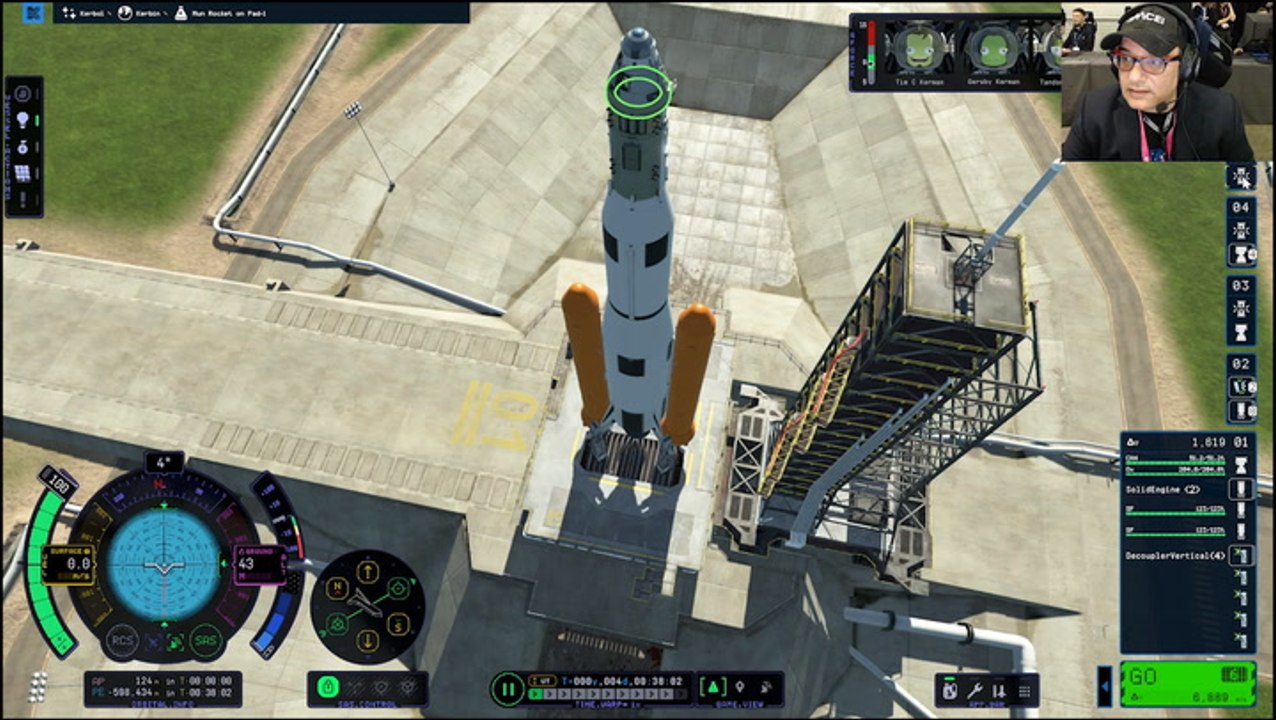Collapse the staging panel with the blue arrow

pos(1104,686)
